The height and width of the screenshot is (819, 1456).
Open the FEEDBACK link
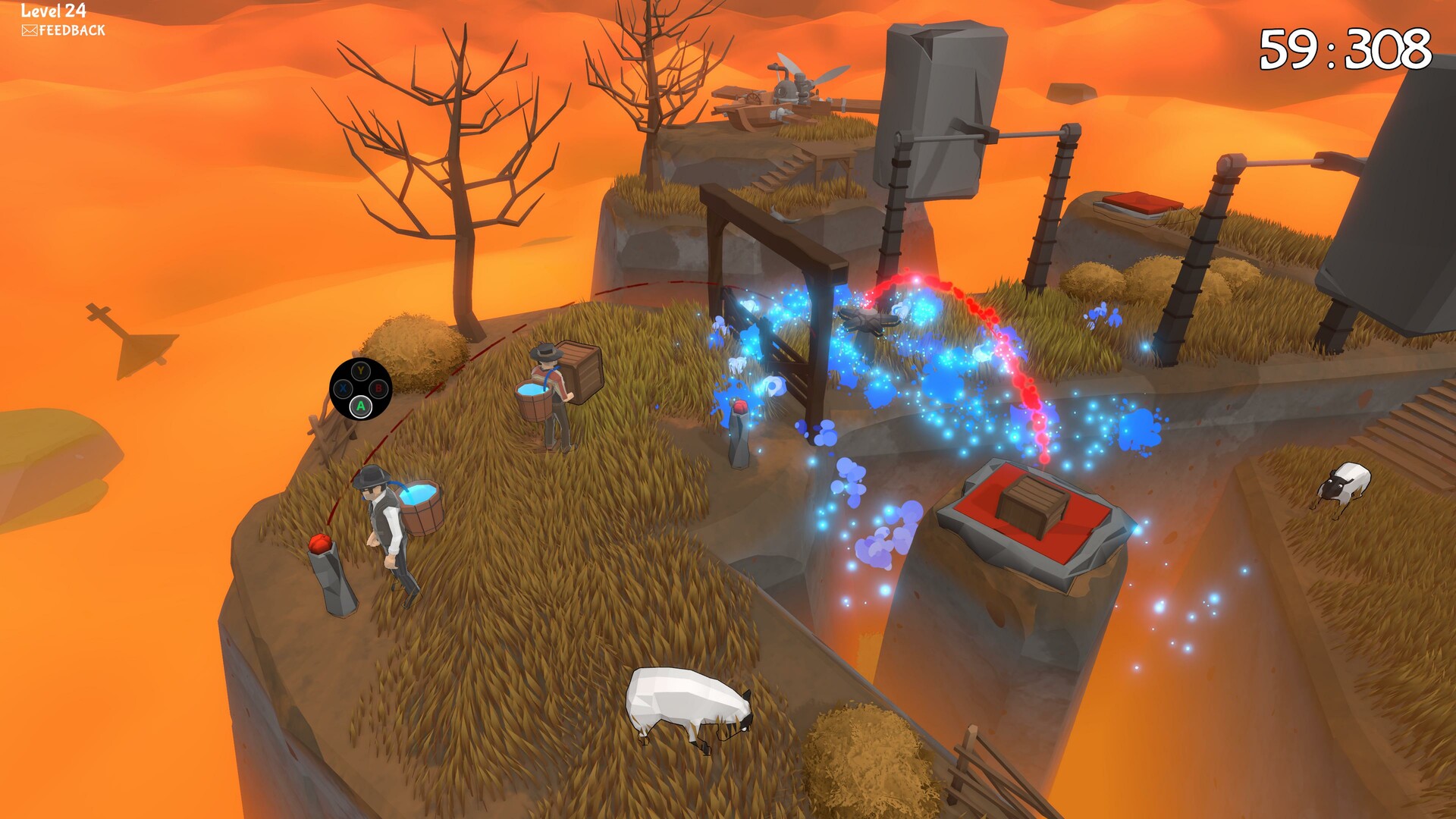(72, 32)
